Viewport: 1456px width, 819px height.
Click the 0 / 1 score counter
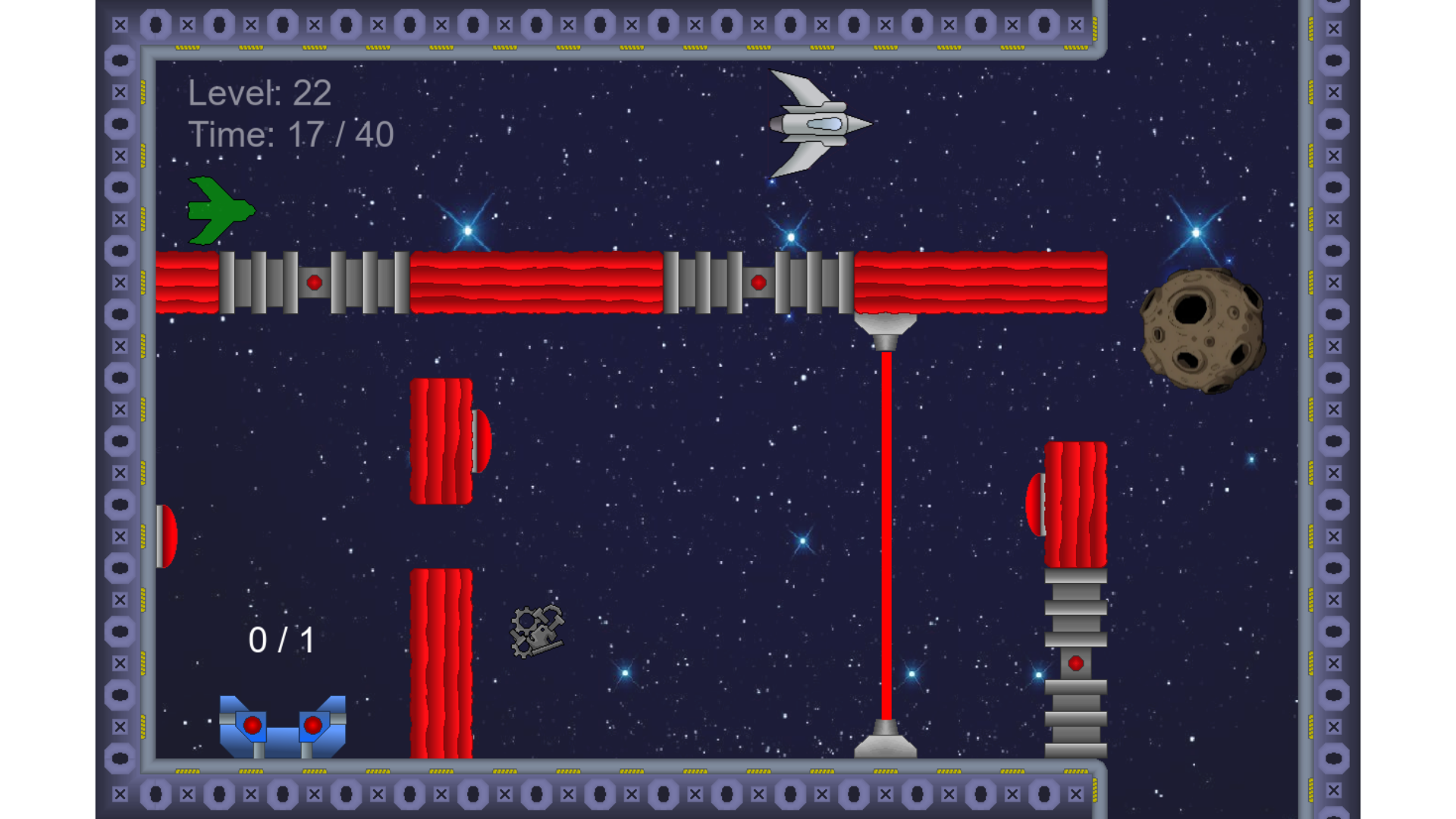[x=282, y=639]
